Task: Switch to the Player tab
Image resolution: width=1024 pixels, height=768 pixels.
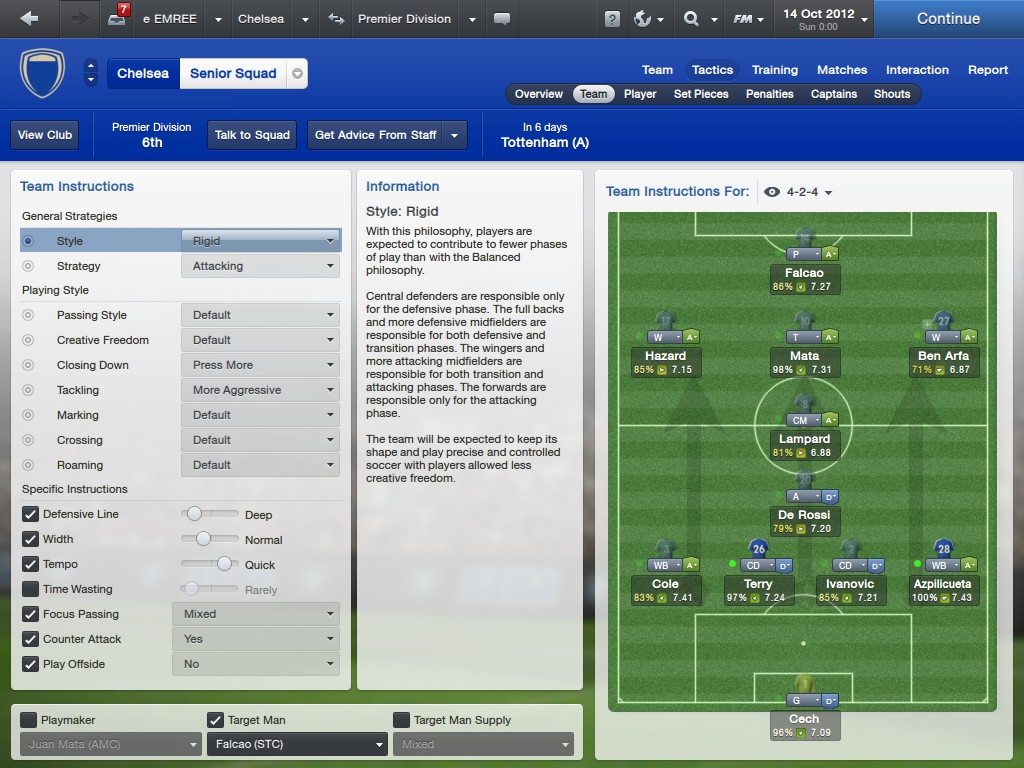Action: coord(640,94)
